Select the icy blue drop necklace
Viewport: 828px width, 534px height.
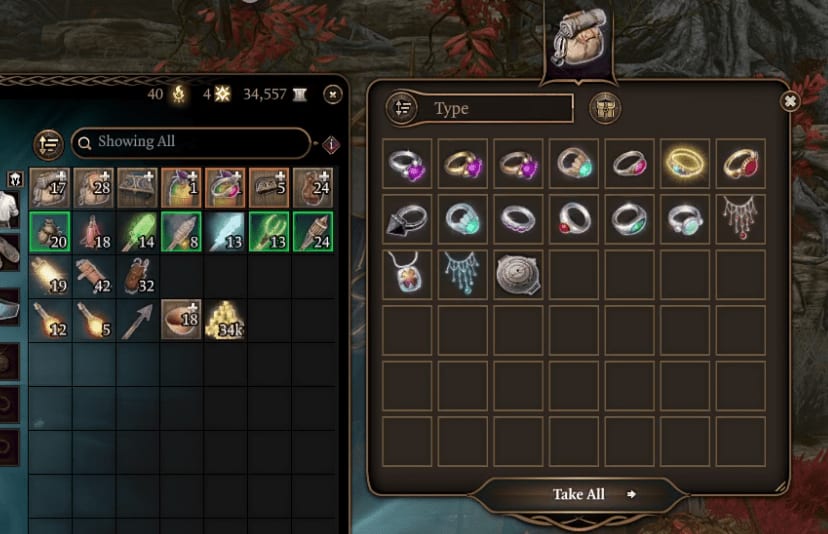pyautogui.click(x=463, y=273)
